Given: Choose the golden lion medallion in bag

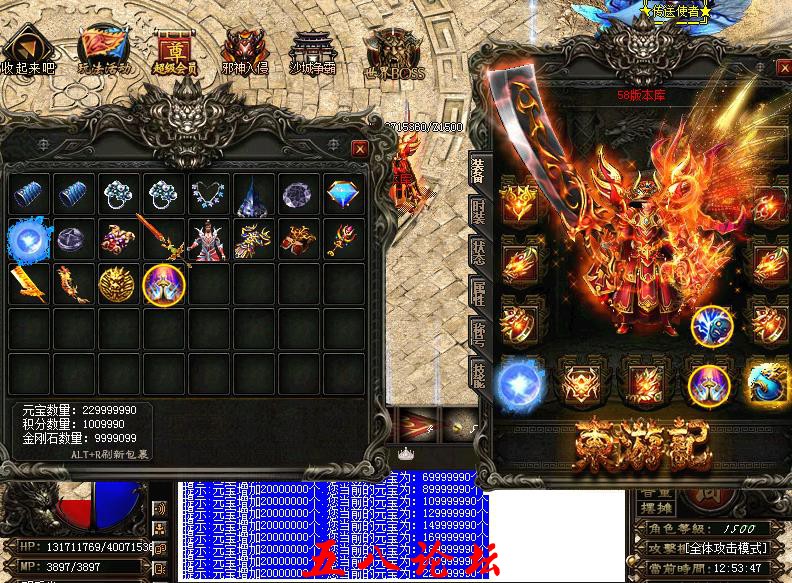Looking at the screenshot, I should (117, 285).
